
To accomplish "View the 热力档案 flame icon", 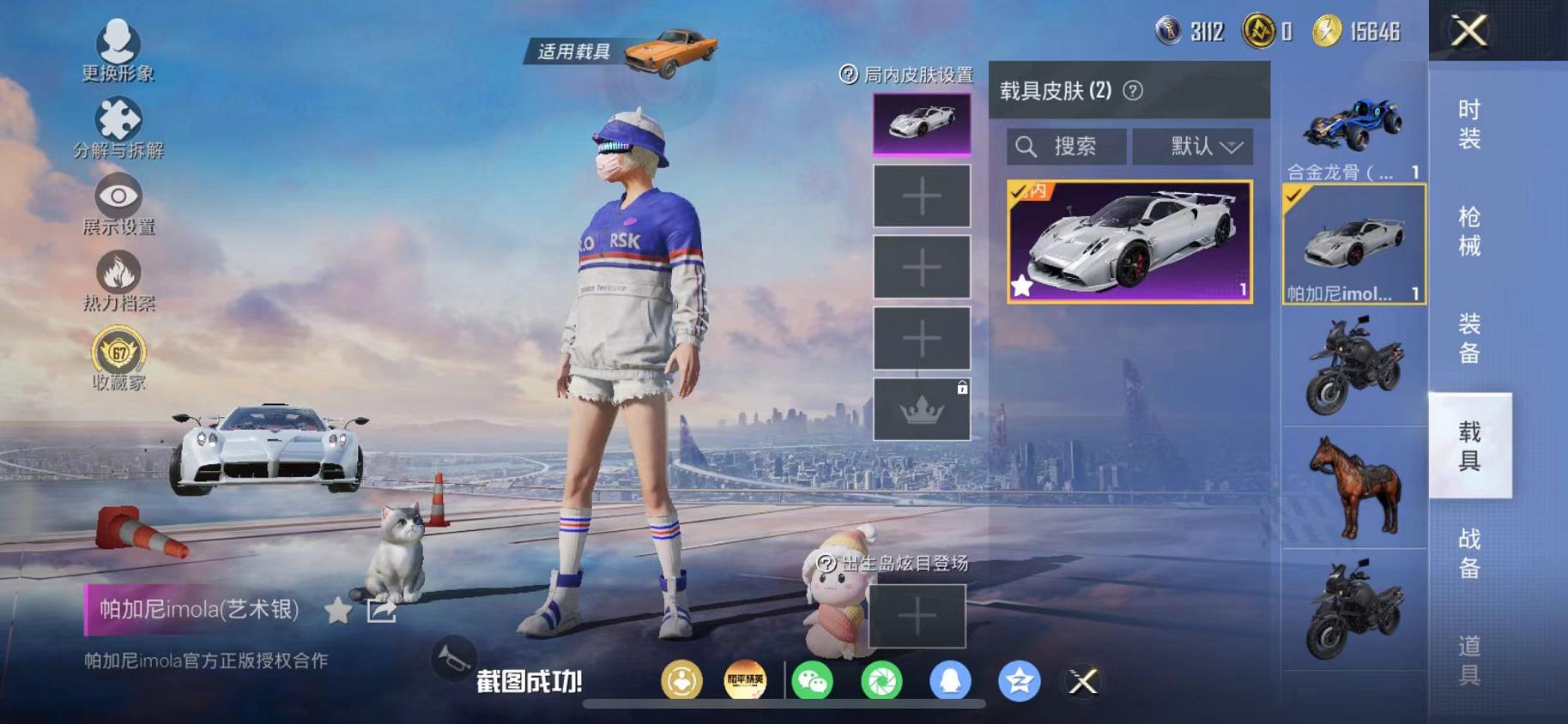I will coord(118,273).
